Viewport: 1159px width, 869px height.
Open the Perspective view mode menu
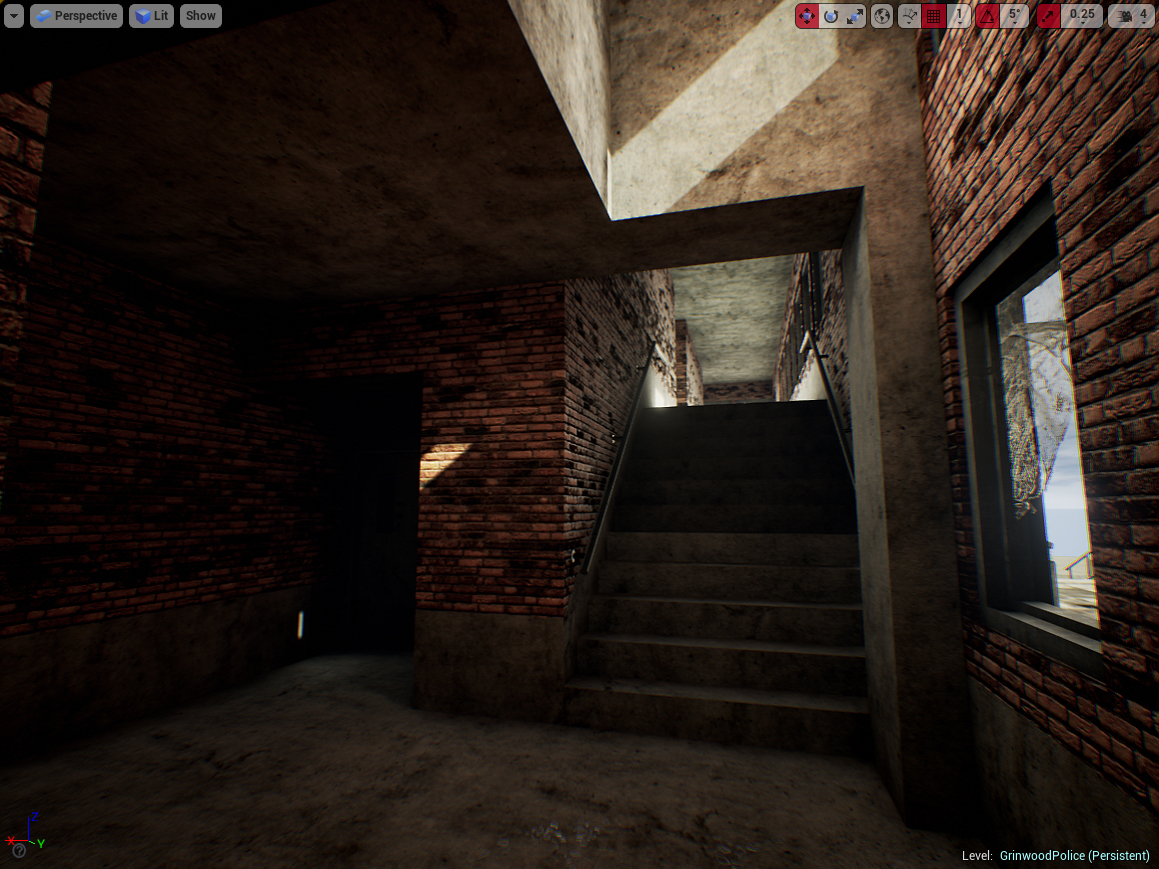click(76, 16)
